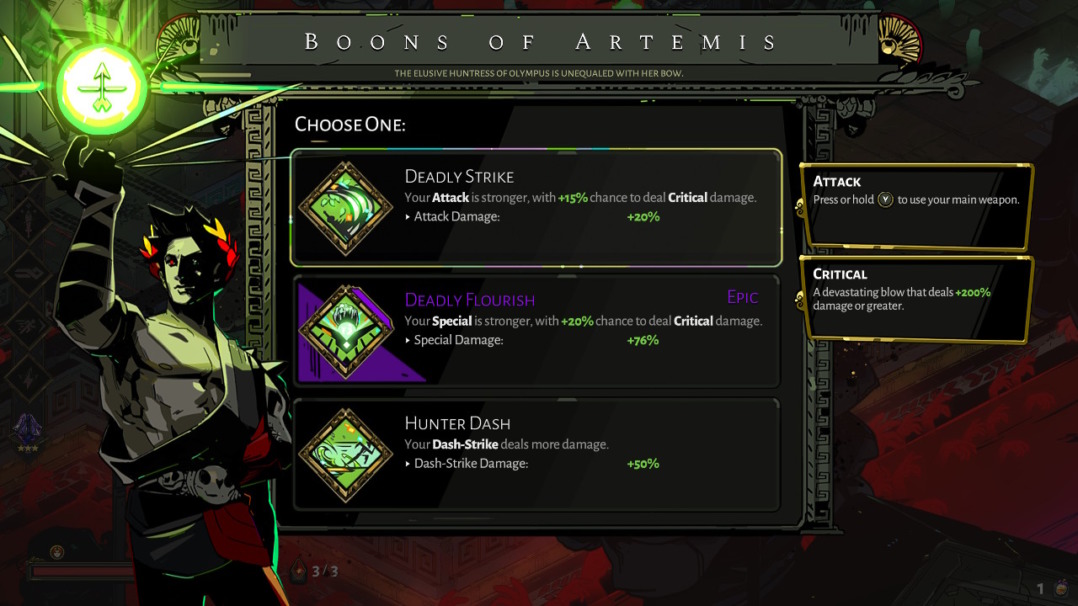Click the Deadly Strike boon icon
Screen dimensions: 1078x606
tap(347, 208)
